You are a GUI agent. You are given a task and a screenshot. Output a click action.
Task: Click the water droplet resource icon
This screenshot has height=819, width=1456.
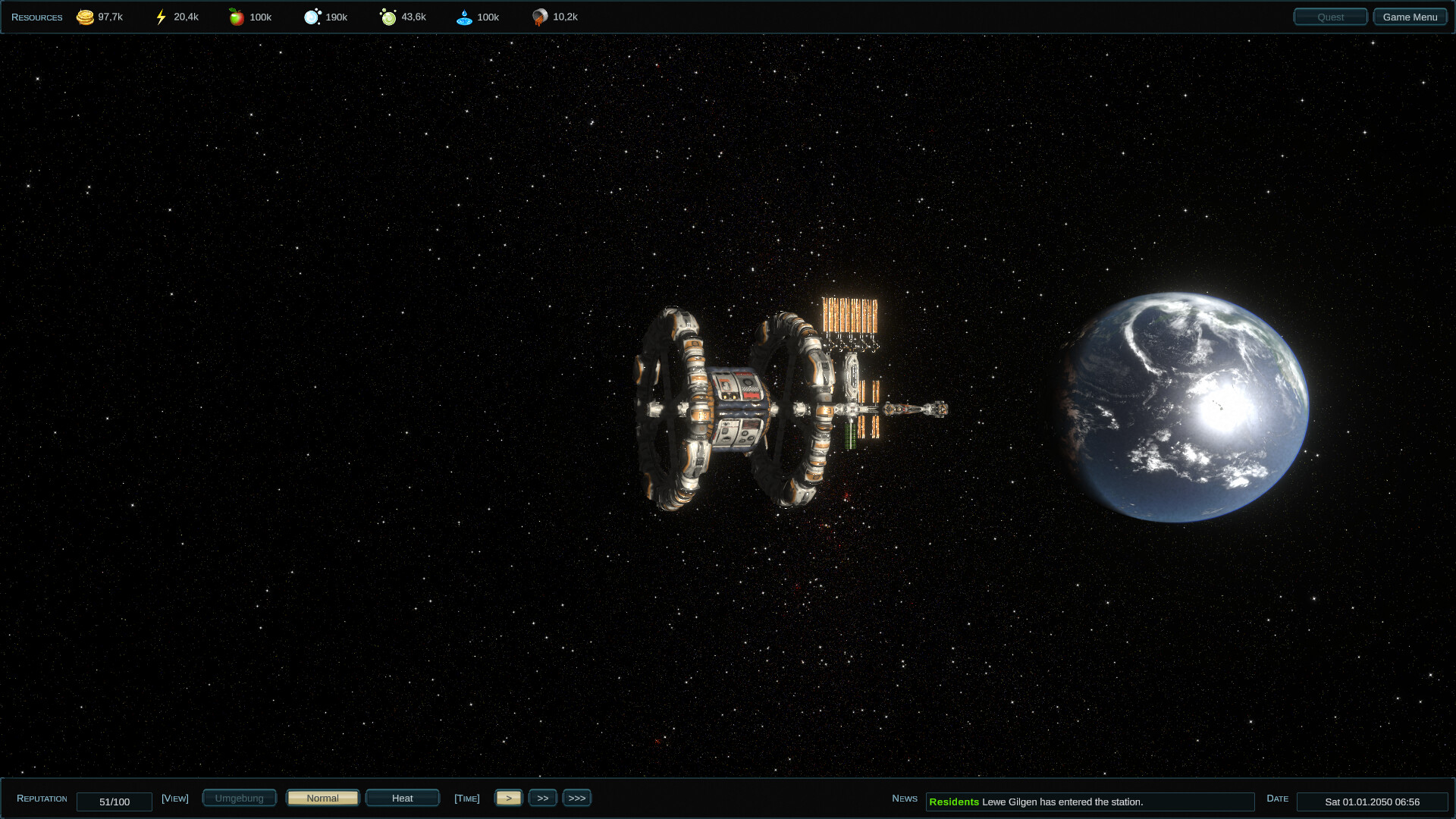pos(464,17)
